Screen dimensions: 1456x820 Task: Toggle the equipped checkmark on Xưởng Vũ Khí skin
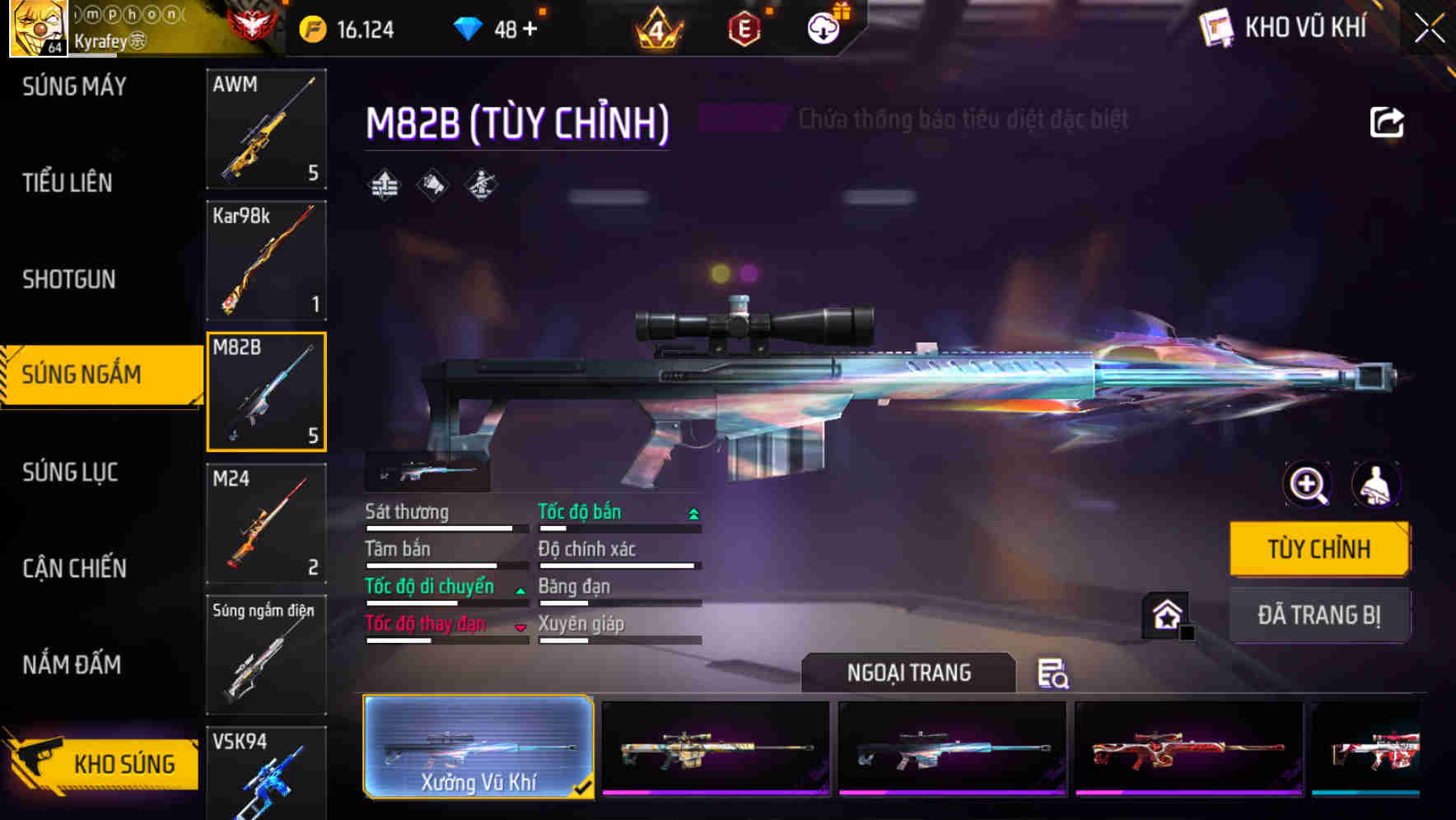[585, 788]
